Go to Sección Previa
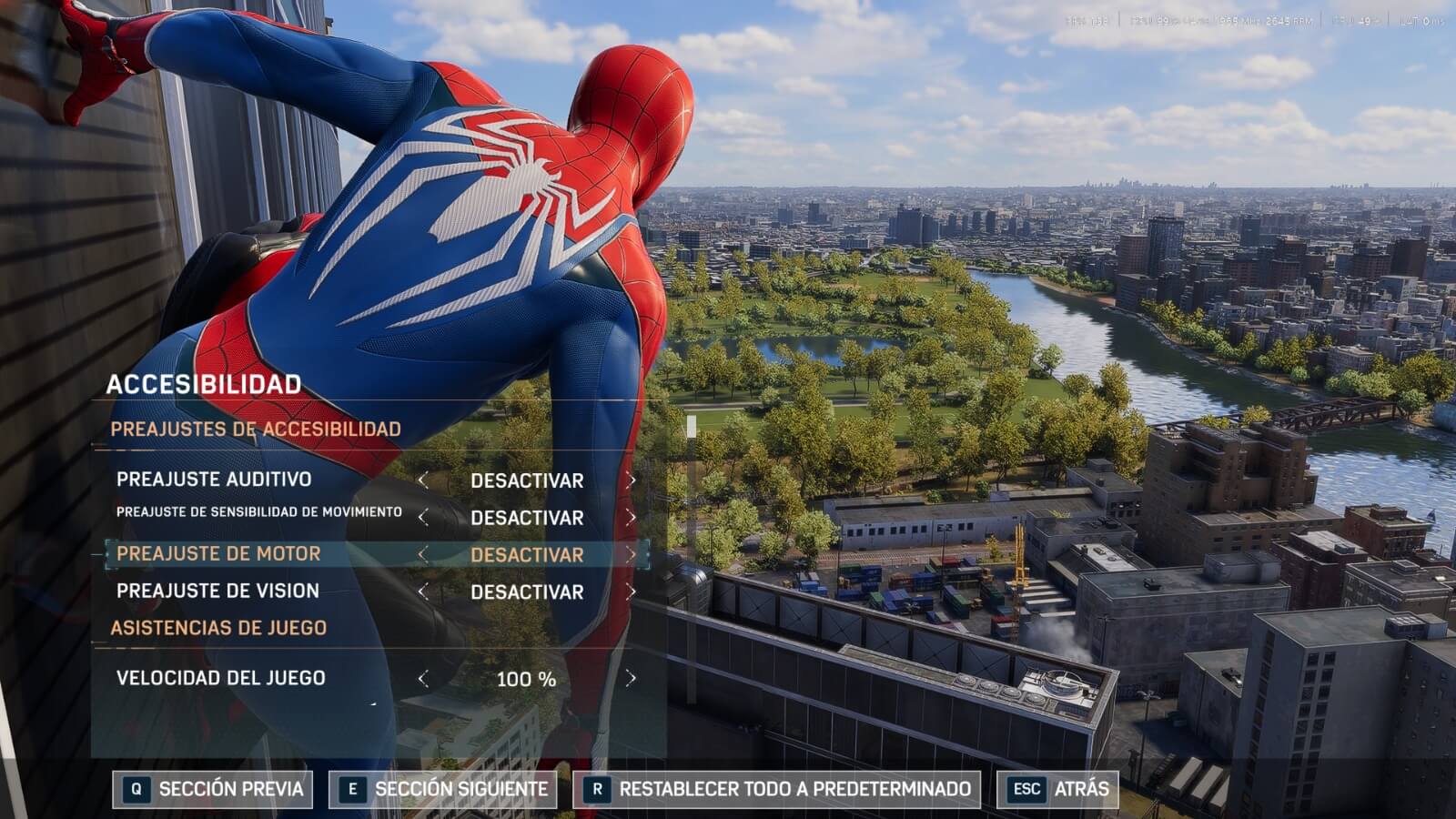The width and height of the screenshot is (1456, 819). click(212, 789)
